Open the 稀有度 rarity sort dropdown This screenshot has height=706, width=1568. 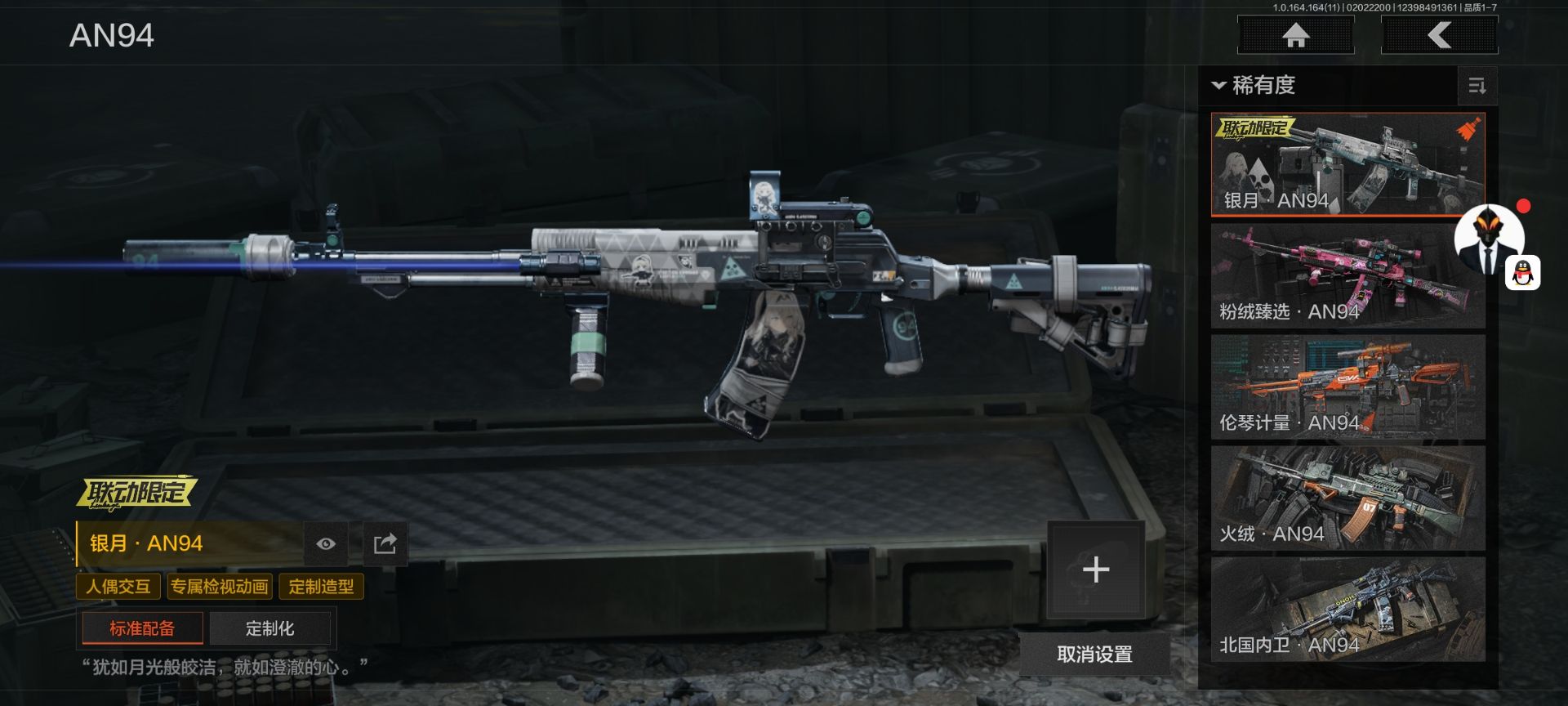1256,85
